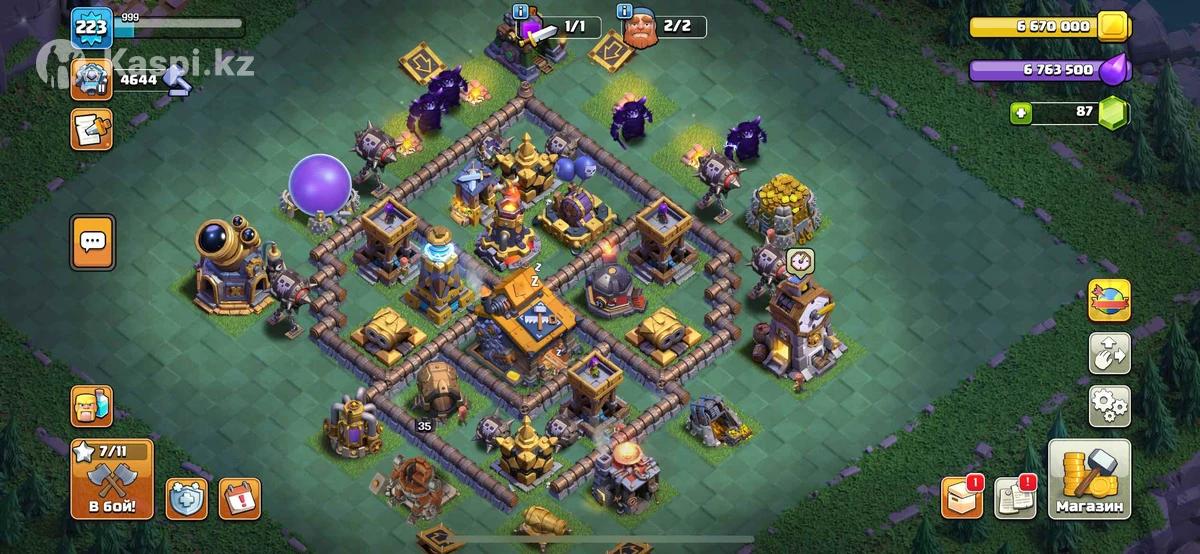
Task: Open the documents news icon with alert
Action: pos(1017,497)
